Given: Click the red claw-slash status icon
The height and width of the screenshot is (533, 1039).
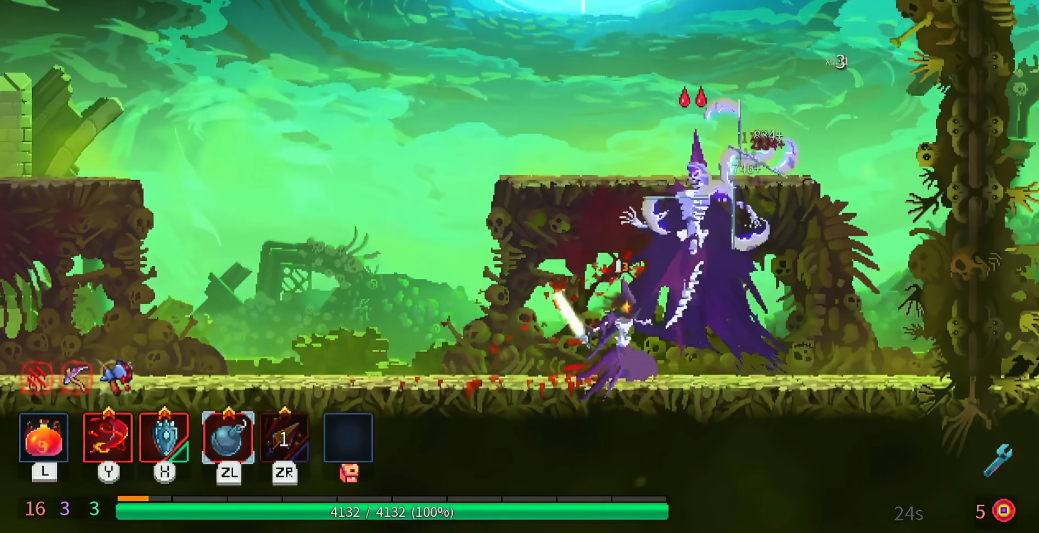Looking at the screenshot, I should [x=37, y=376].
